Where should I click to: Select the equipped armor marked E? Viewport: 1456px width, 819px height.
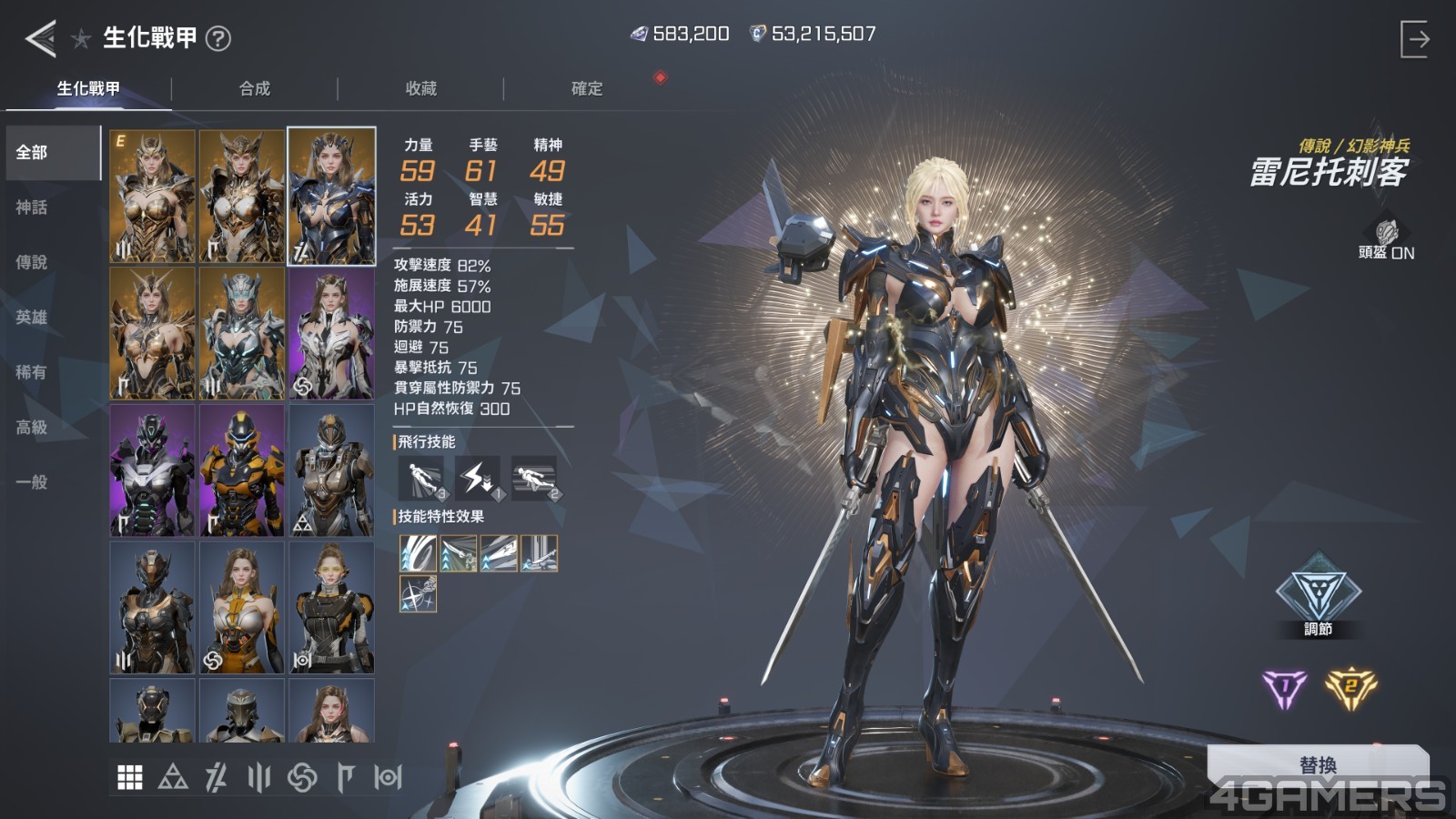coord(152,196)
